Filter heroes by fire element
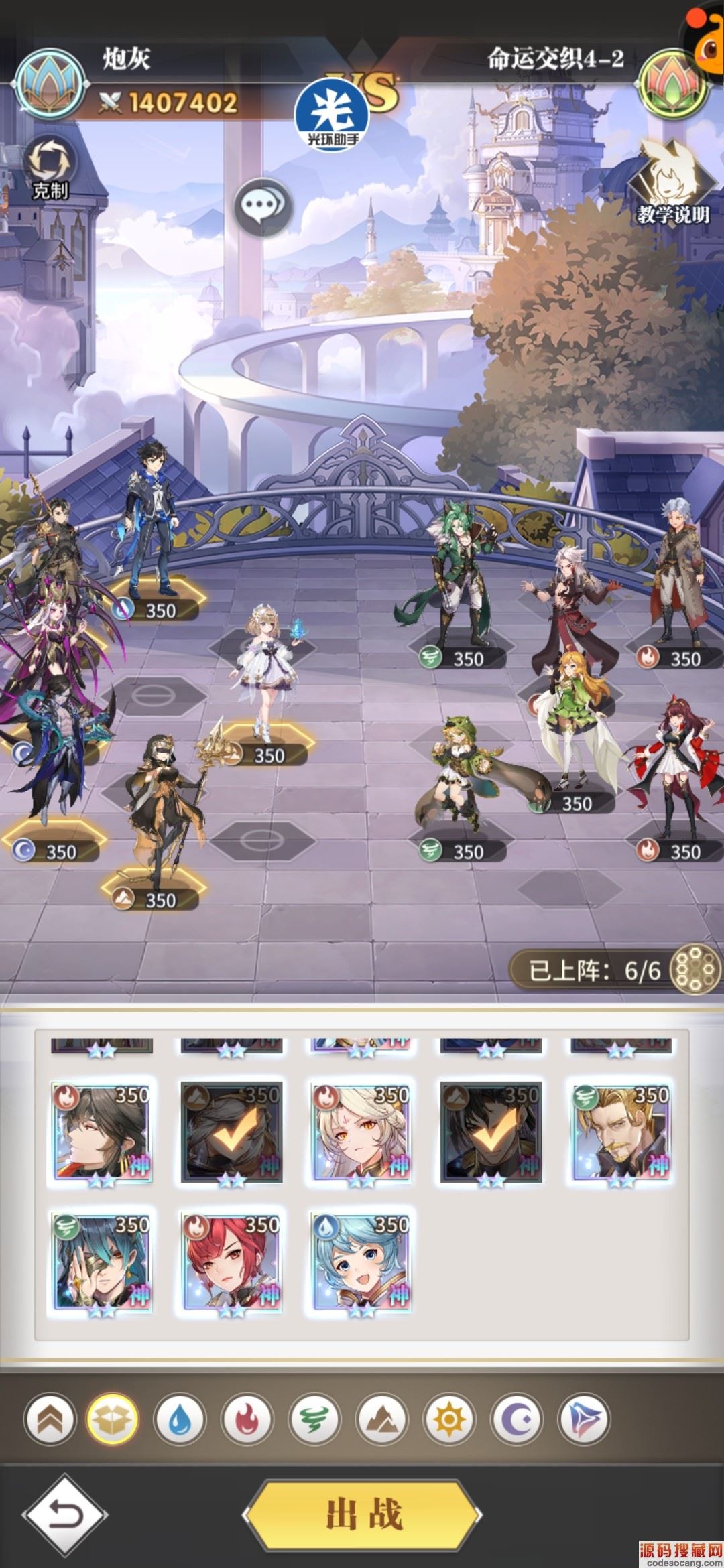The height and width of the screenshot is (1568, 724). 247,1419
